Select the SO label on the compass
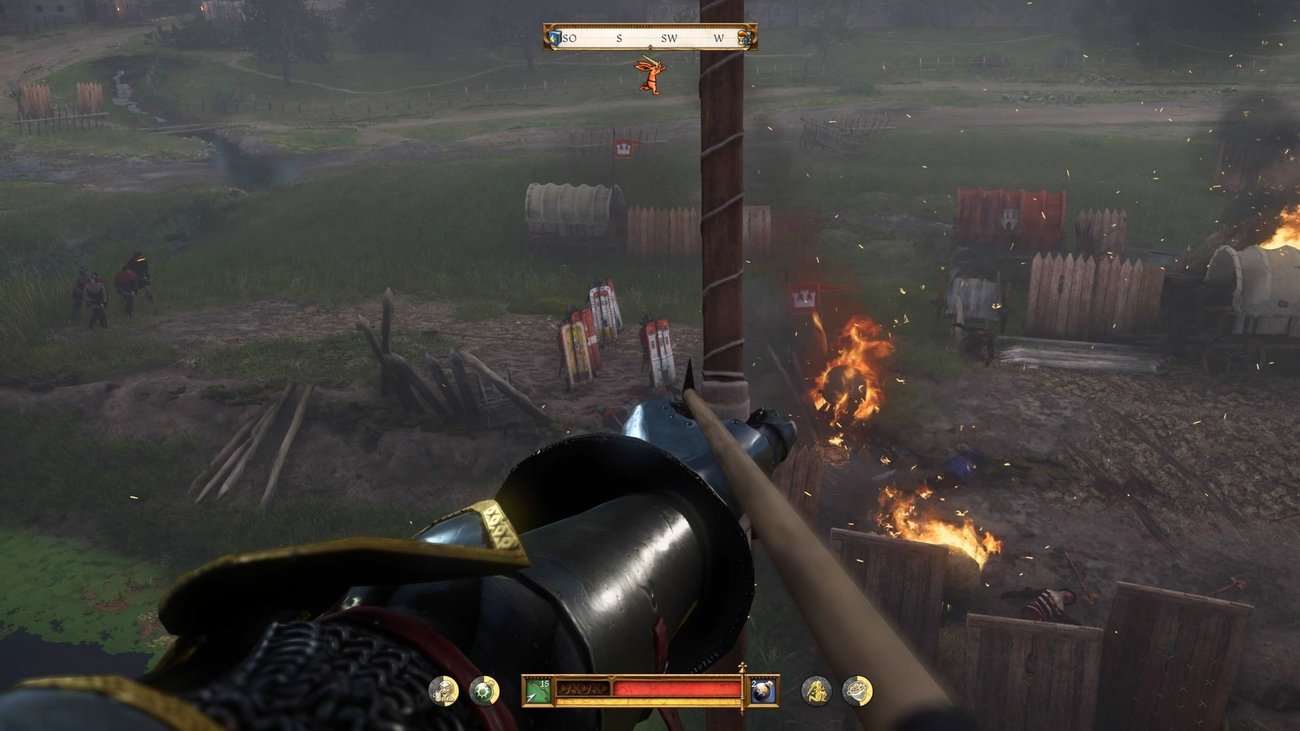1300x731 pixels. [x=570, y=37]
